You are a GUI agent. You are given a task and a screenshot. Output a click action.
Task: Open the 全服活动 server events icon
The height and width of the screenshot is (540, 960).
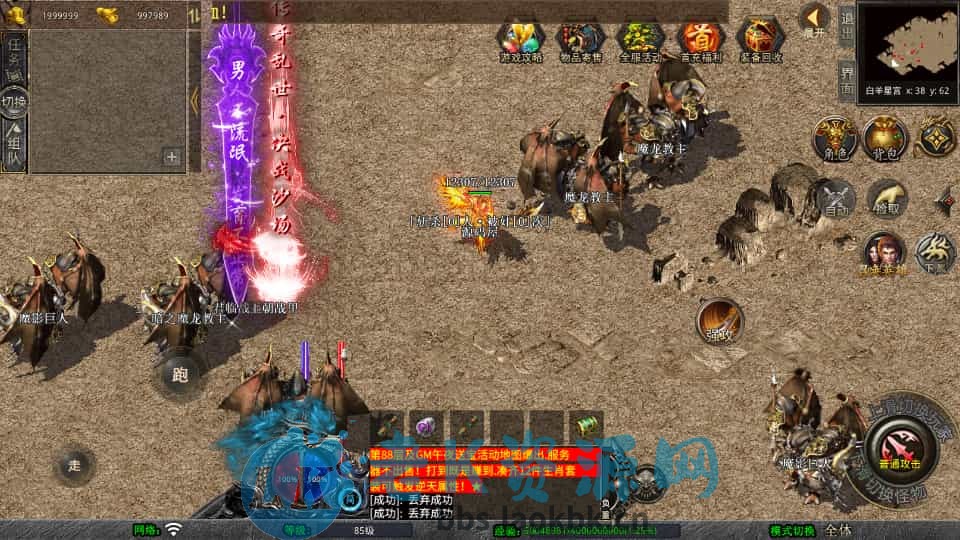click(x=640, y=40)
